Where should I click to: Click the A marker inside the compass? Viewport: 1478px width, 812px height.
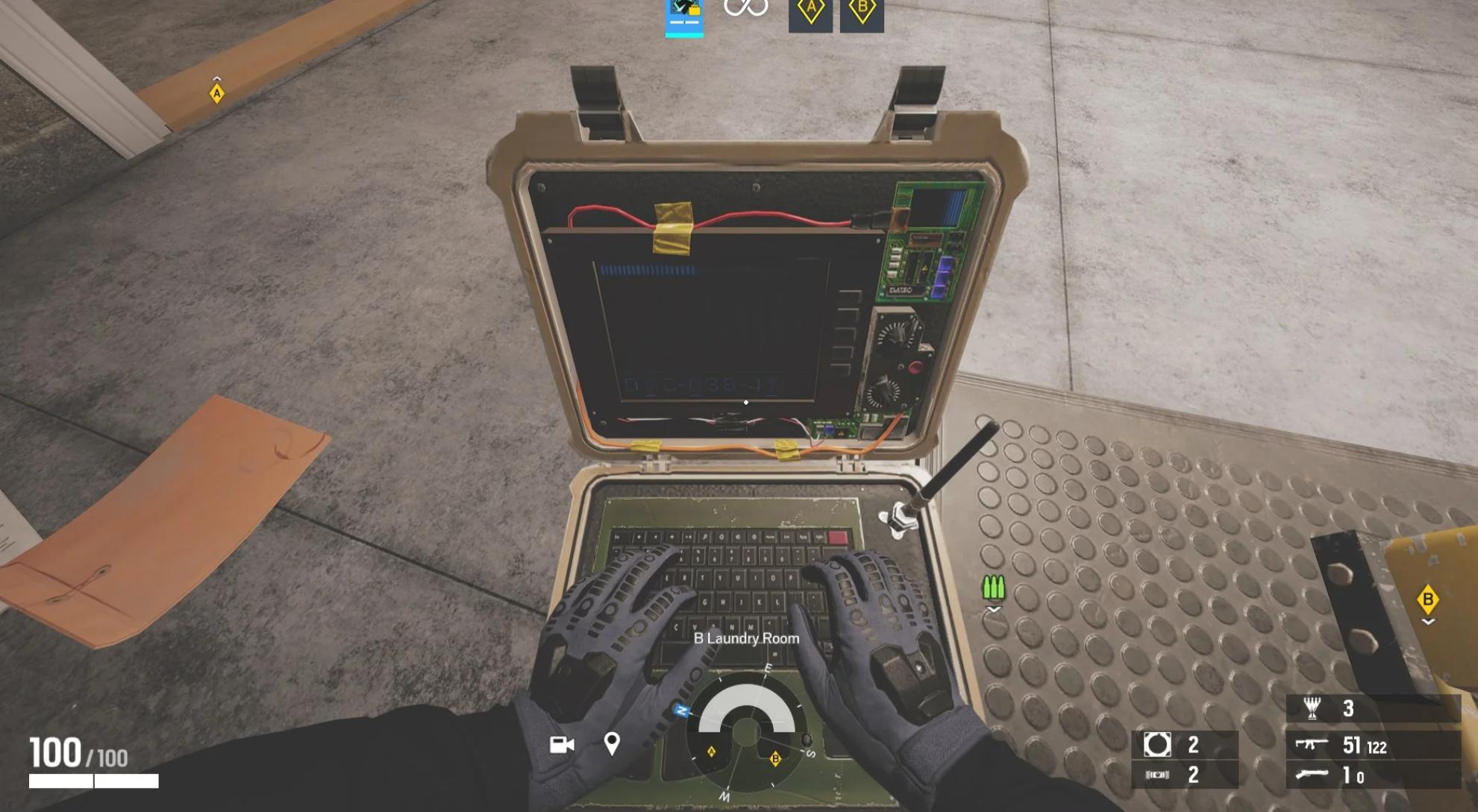(x=712, y=753)
